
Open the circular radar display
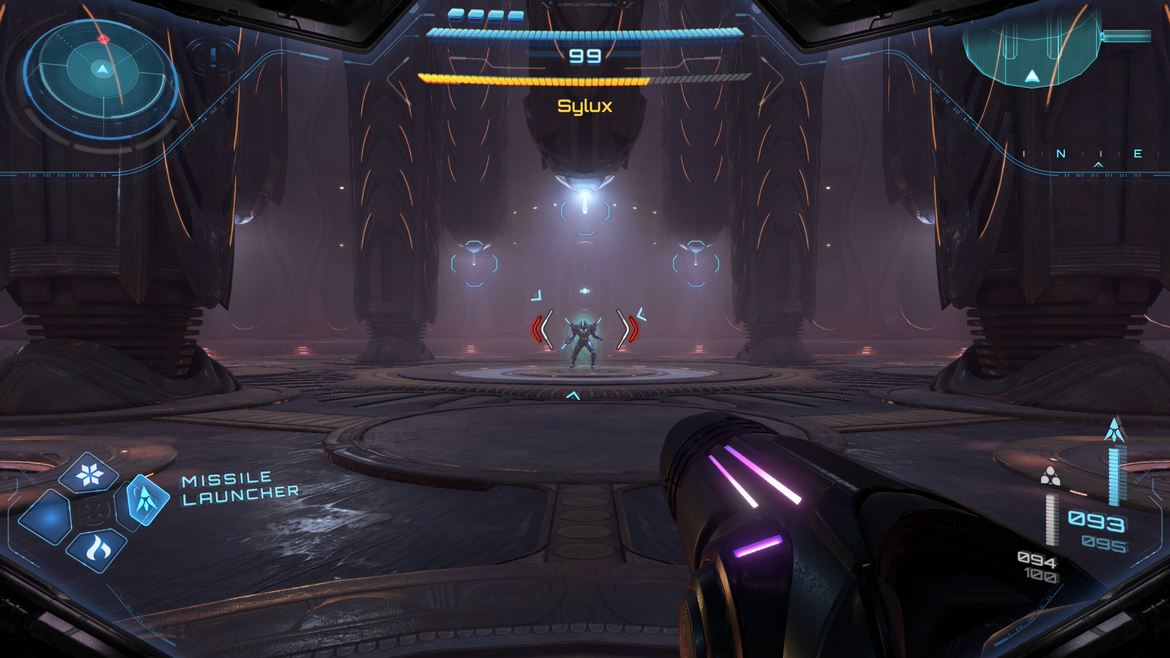(x=100, y=68)
